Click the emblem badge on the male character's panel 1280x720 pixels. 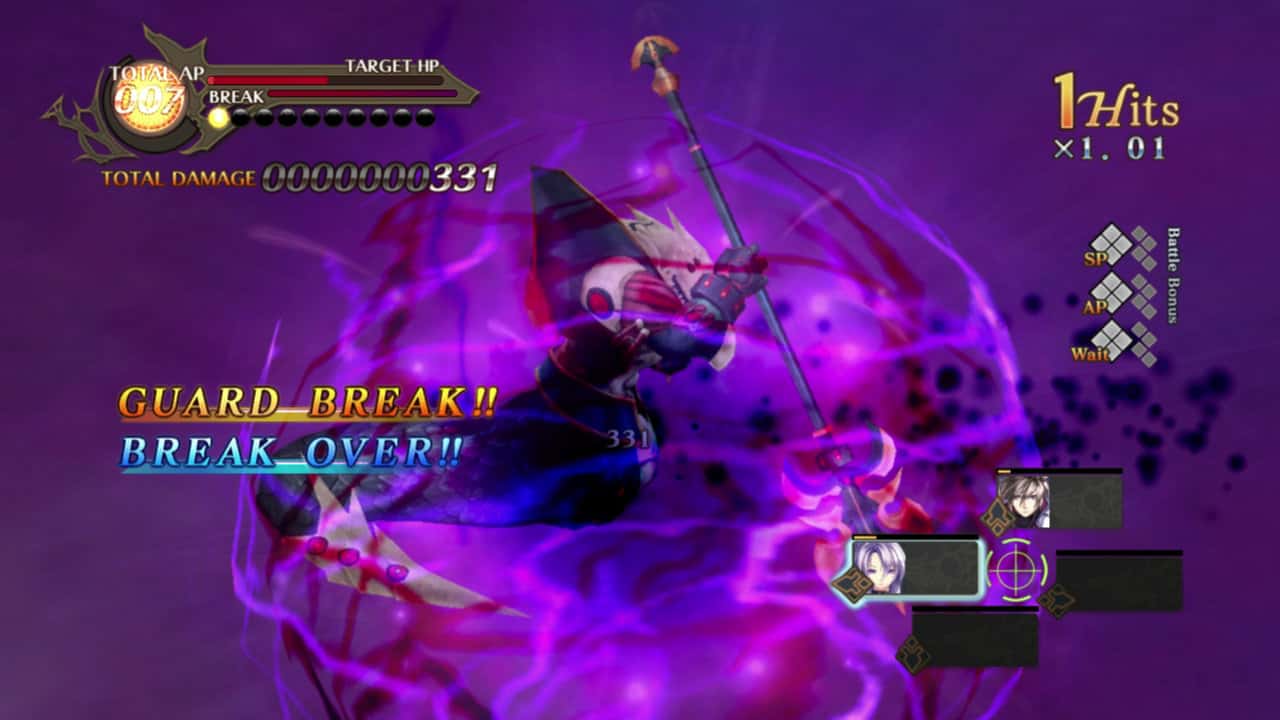point(997,517)
